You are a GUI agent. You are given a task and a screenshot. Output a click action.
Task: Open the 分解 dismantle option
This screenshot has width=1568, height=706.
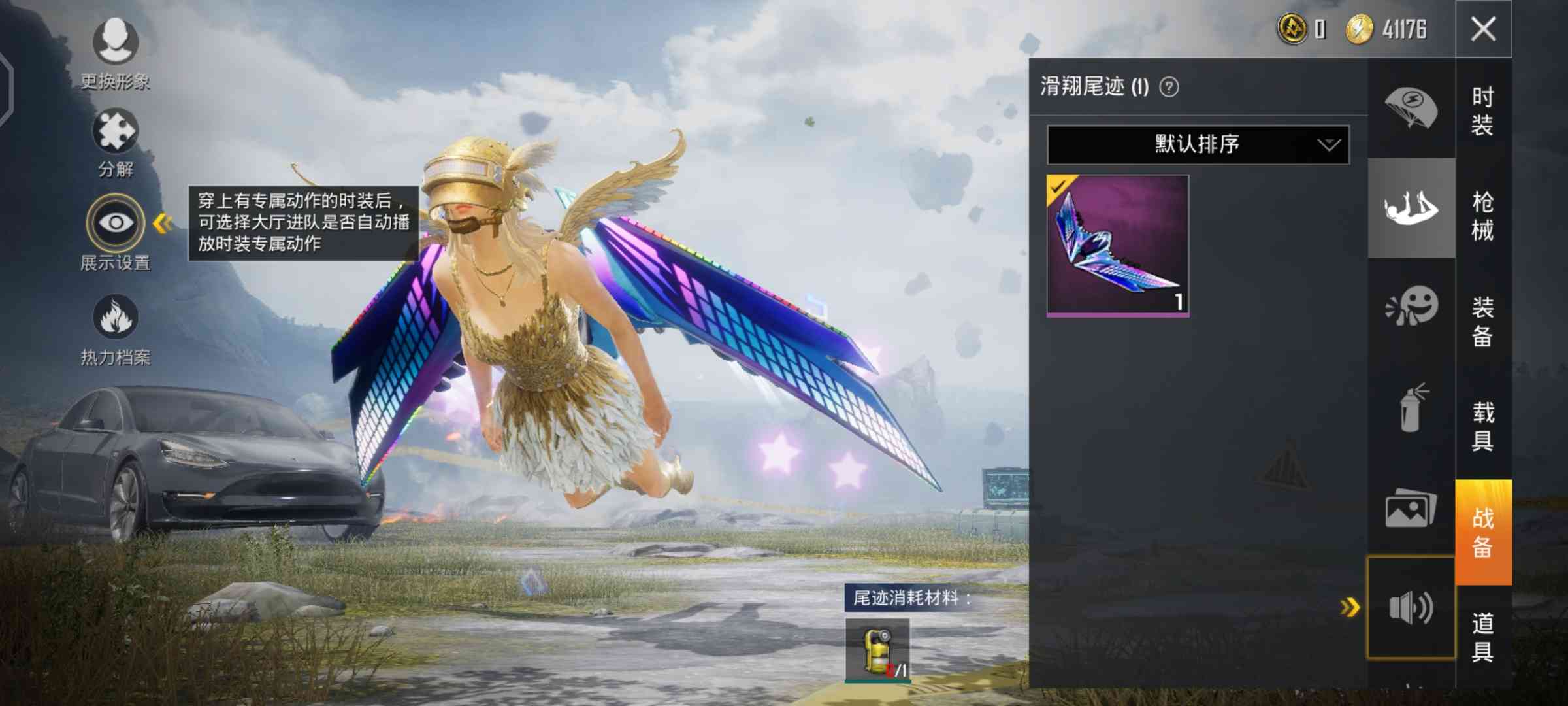[116, 141]
